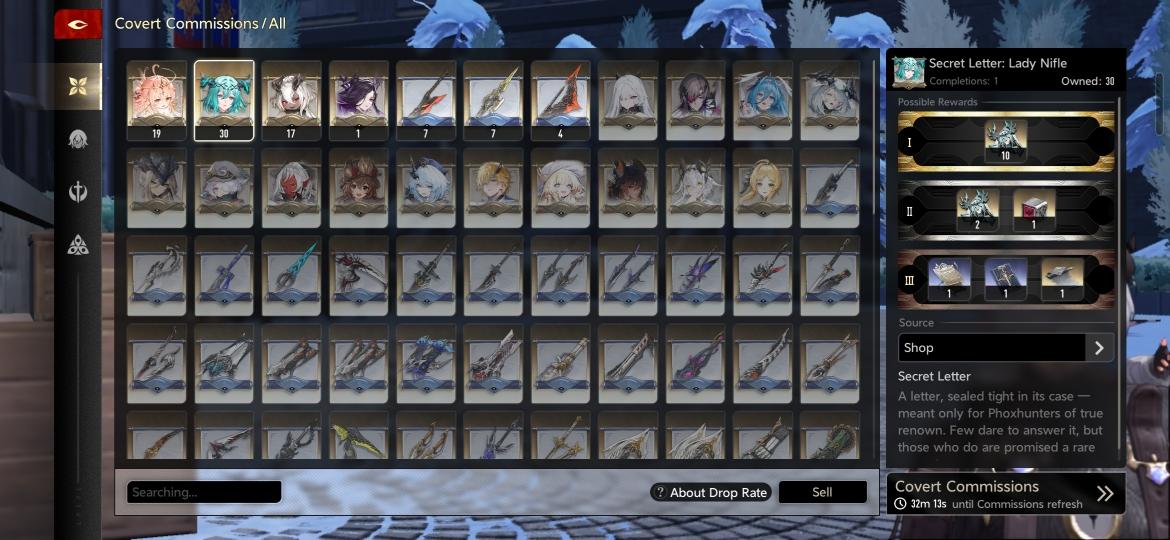Choose the triangle knot category tab
The image size is (1170, 540).
(x=78, y=244)
